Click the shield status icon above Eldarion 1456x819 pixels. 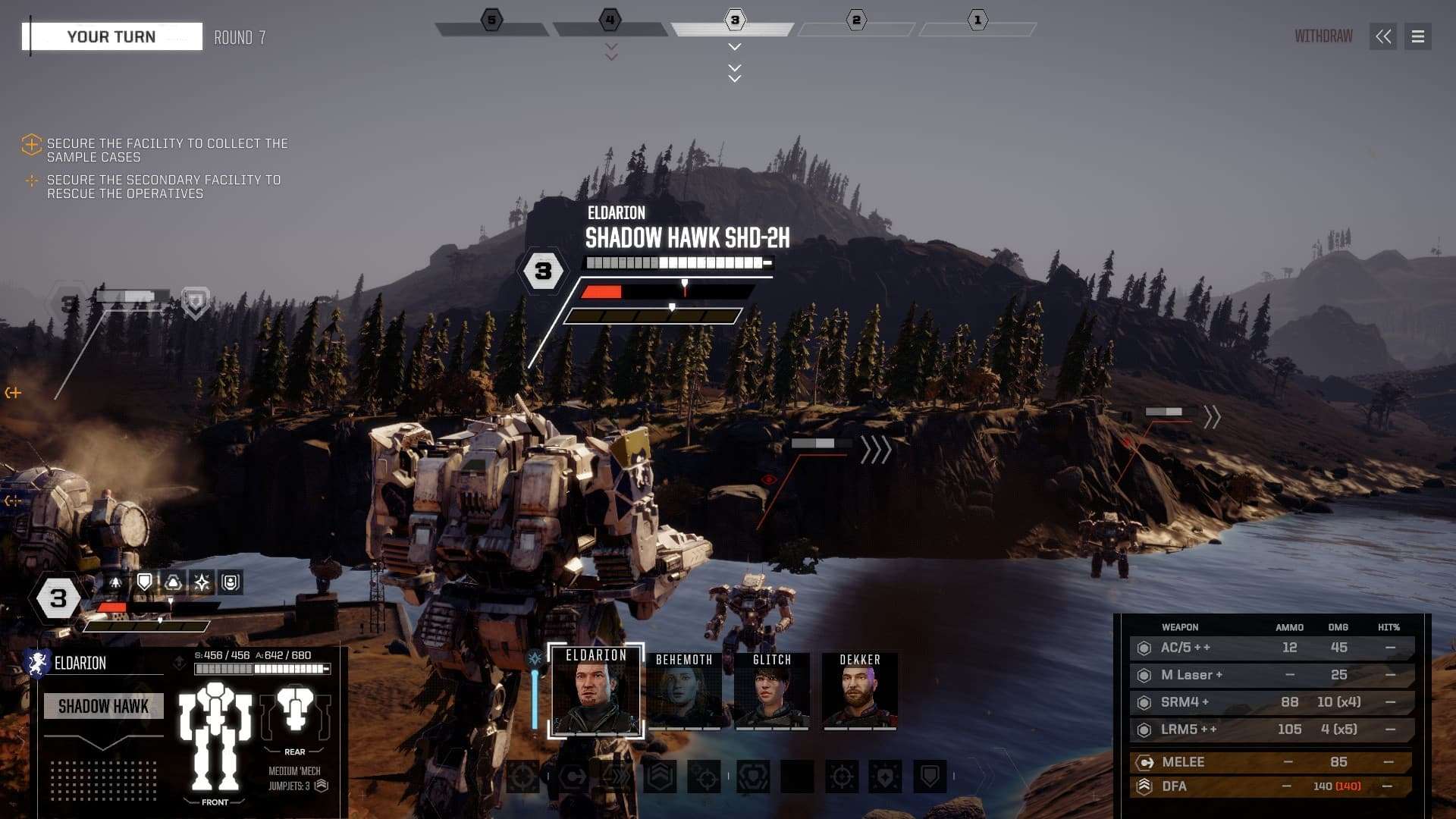click(x=144, y=582)
